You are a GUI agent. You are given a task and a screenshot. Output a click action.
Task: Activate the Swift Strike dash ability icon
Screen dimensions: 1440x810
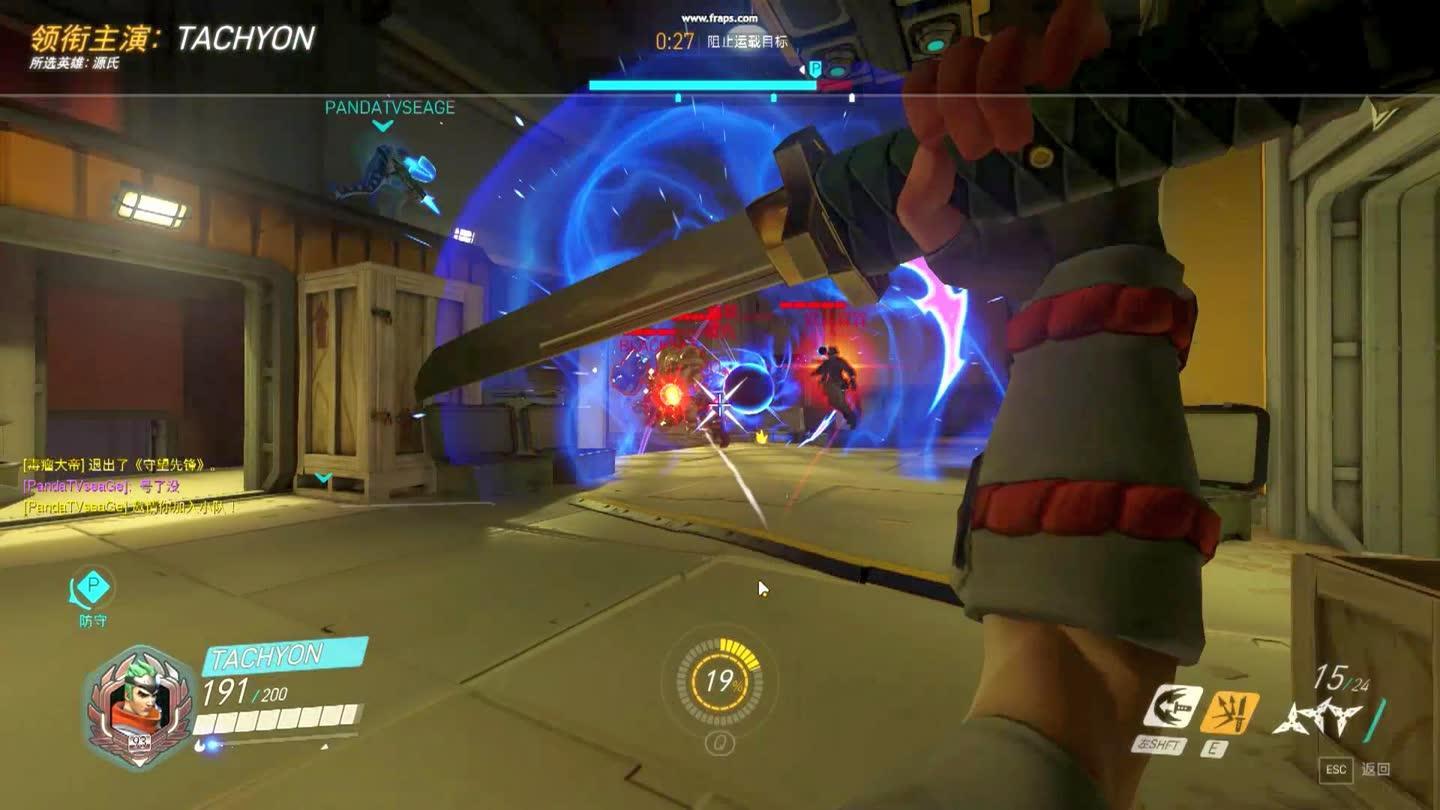pyautogui.click(x=1173, y=708)
